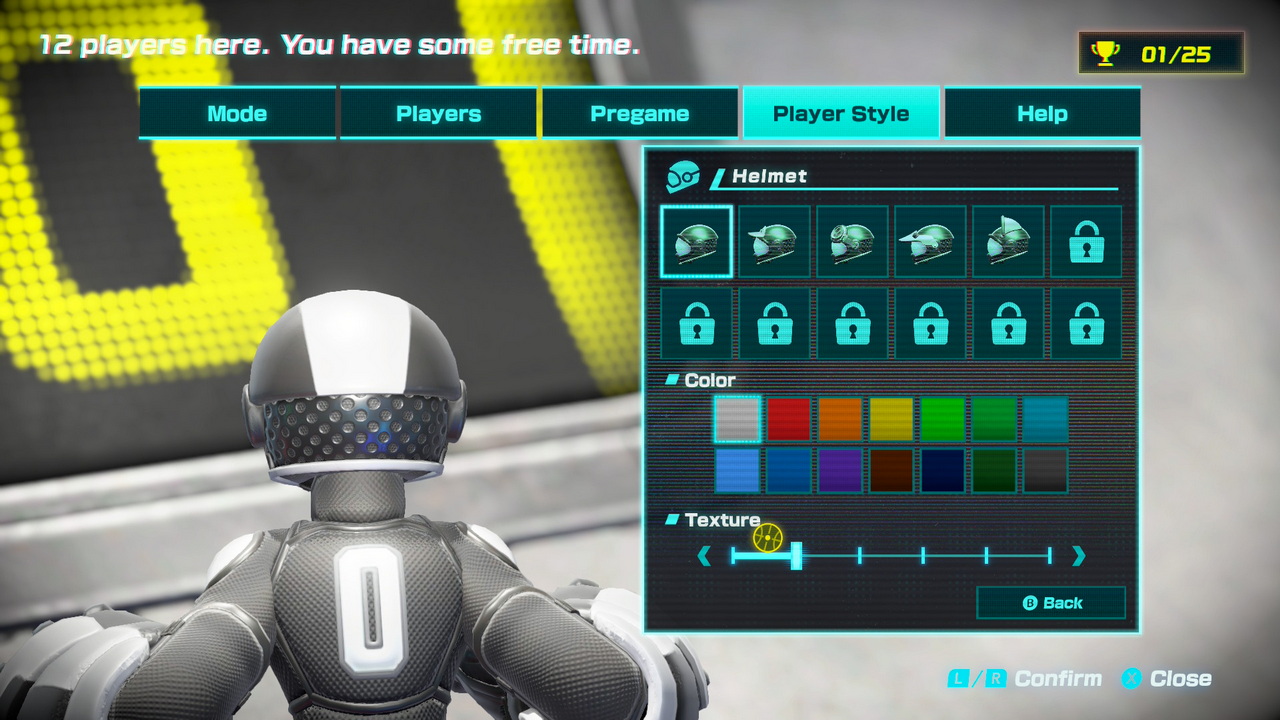Image resolution: width=1280 pixels, height=720 pixels.
Task: Choose the orange color swatch
Action: [x=840, y=419]
